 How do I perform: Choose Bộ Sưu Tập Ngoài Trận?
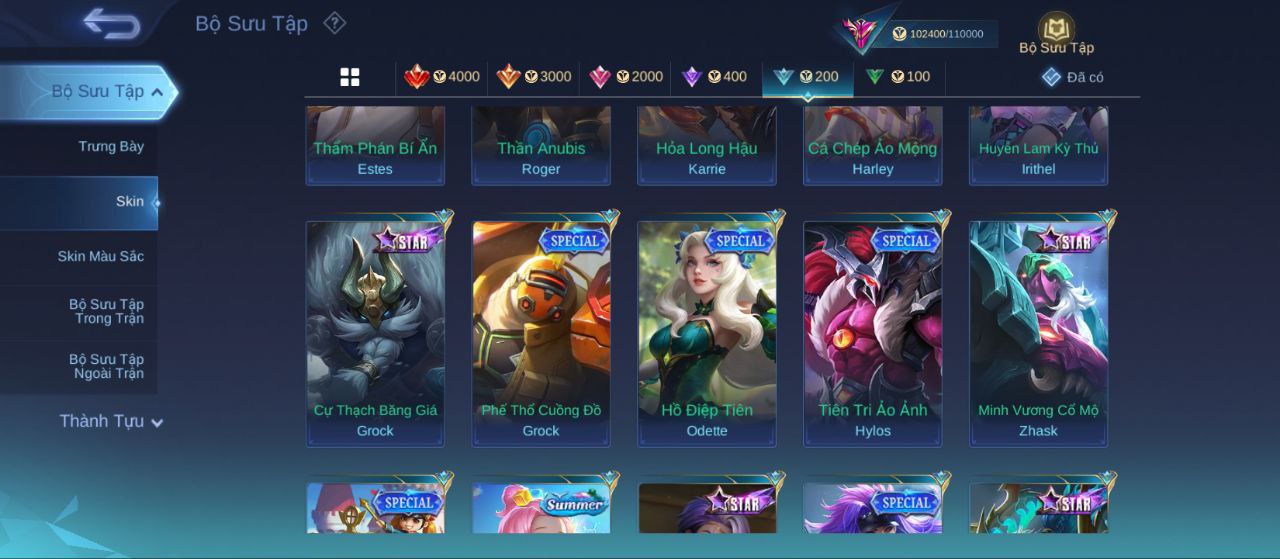(x=106, y=367)
